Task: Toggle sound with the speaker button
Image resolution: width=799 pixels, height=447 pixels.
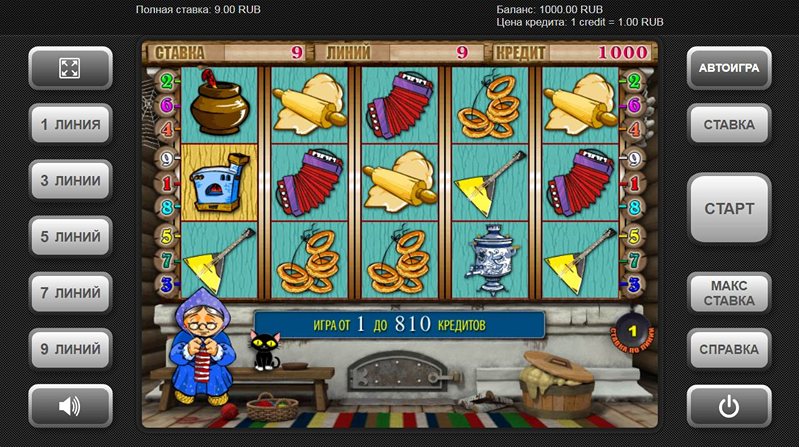Action: click(70, 406)
